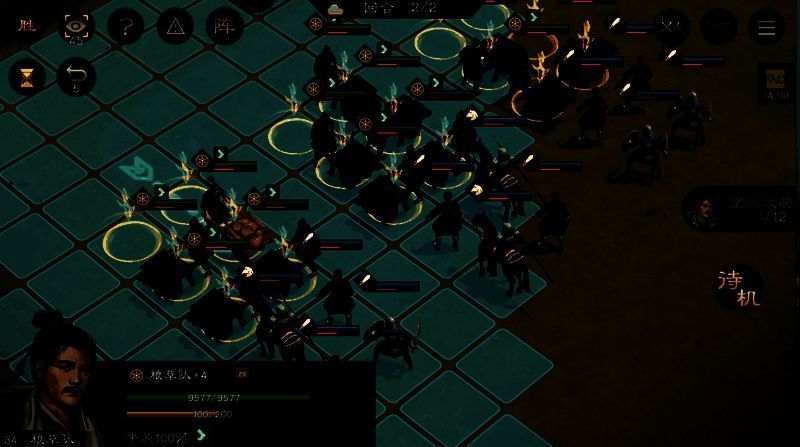This screenshot has width=800, height=447.
Task: Toggle the eye view mode icon
Action: tap(75, 27)
